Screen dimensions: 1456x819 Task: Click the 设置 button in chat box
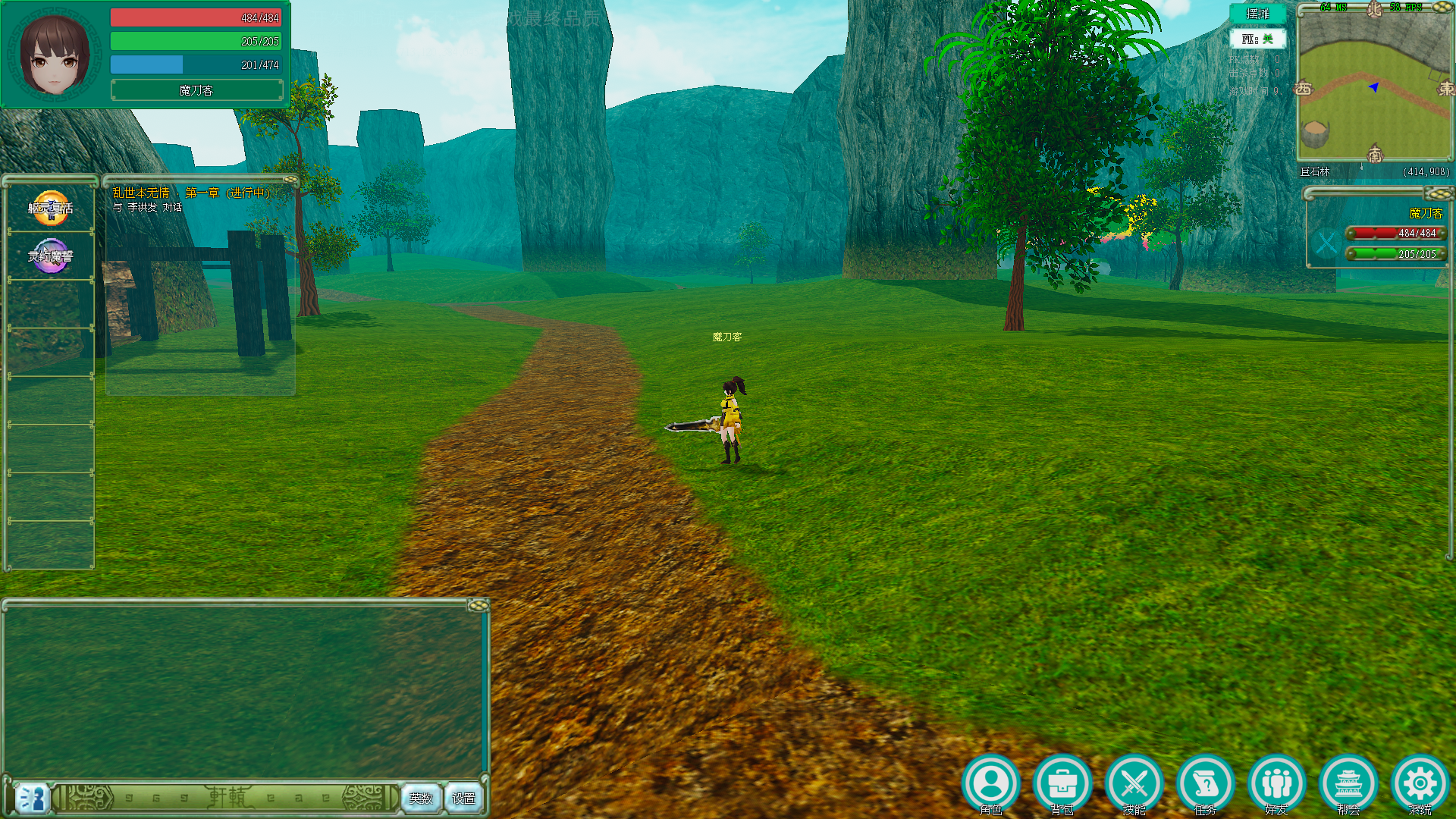(x=463, y=798)
